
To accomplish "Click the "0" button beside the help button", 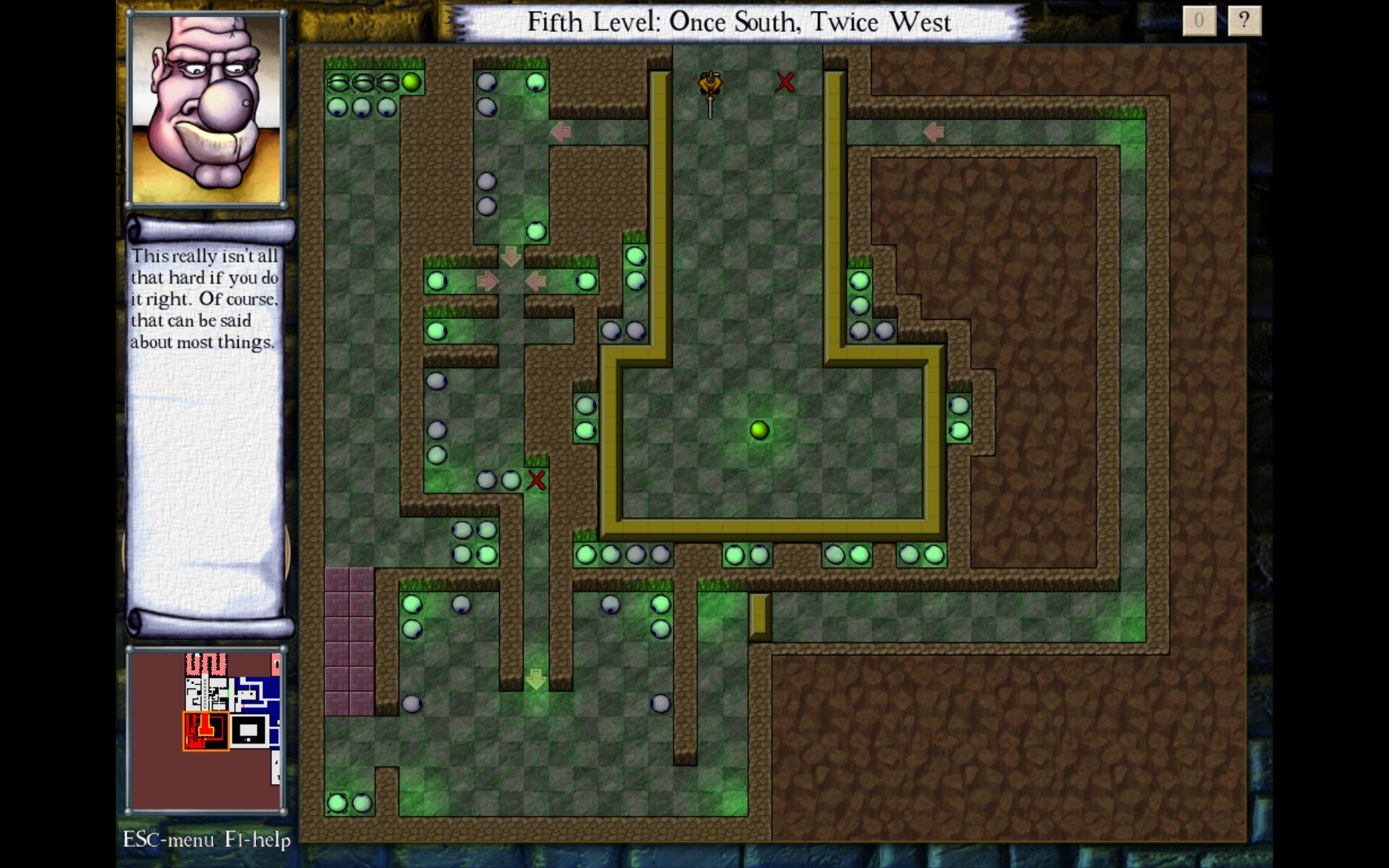I will click(x=1199, y=21).
